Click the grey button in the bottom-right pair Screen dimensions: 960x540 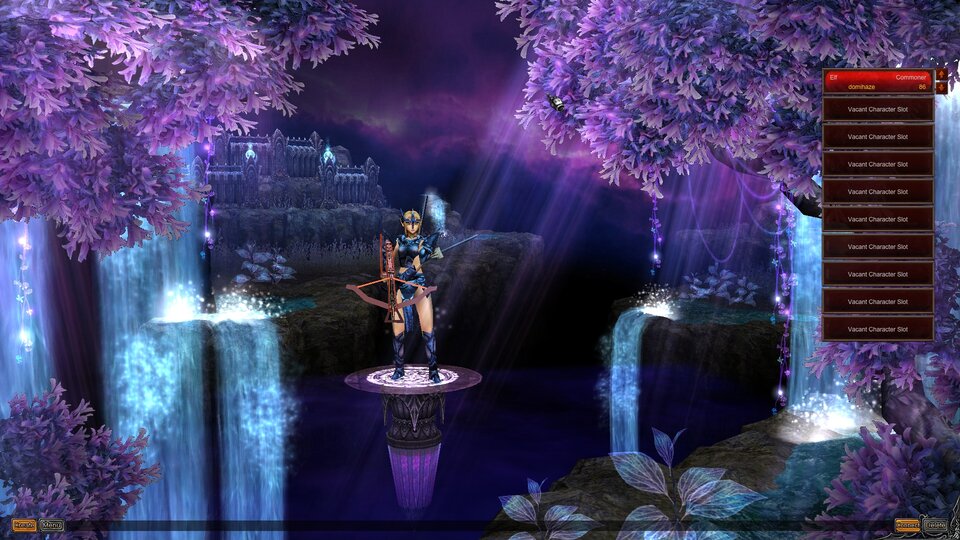(x=935, y=525)
